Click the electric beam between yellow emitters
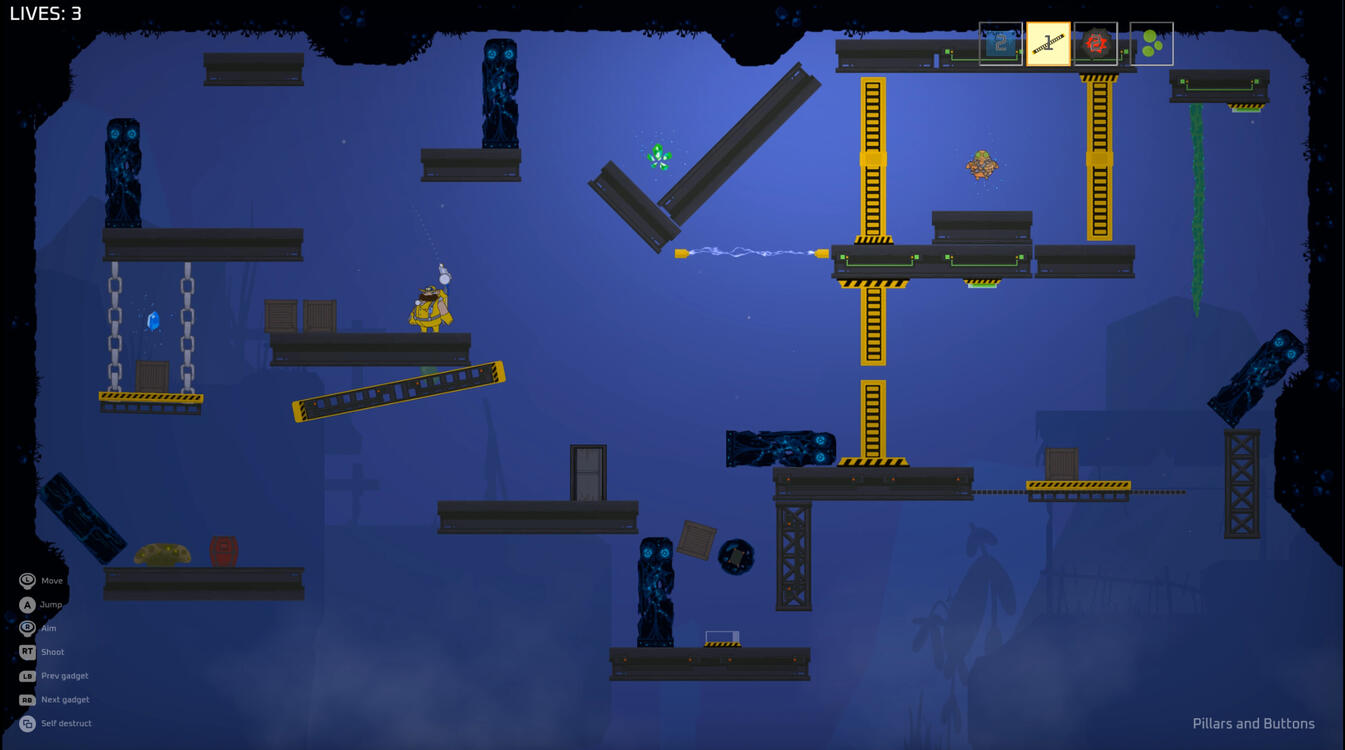Image resolution: width=1345 pixels, height=750 pixels. click(x=750, y=252)
